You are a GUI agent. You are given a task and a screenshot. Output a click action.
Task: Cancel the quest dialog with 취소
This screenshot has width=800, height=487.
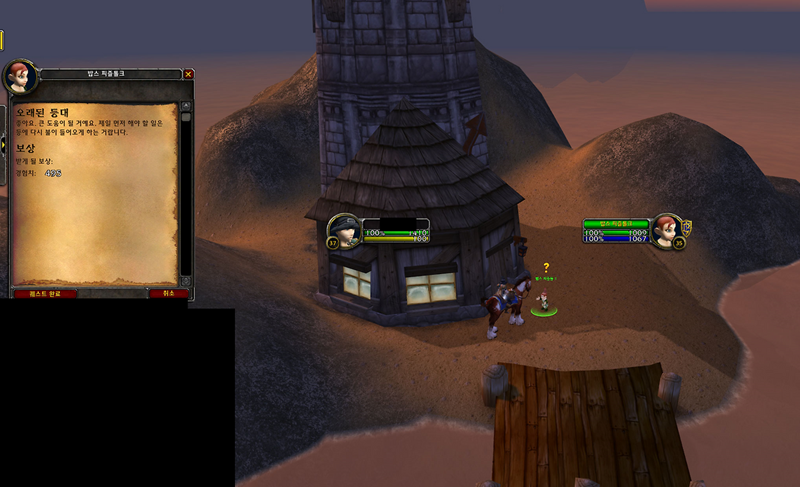[168, 293]
